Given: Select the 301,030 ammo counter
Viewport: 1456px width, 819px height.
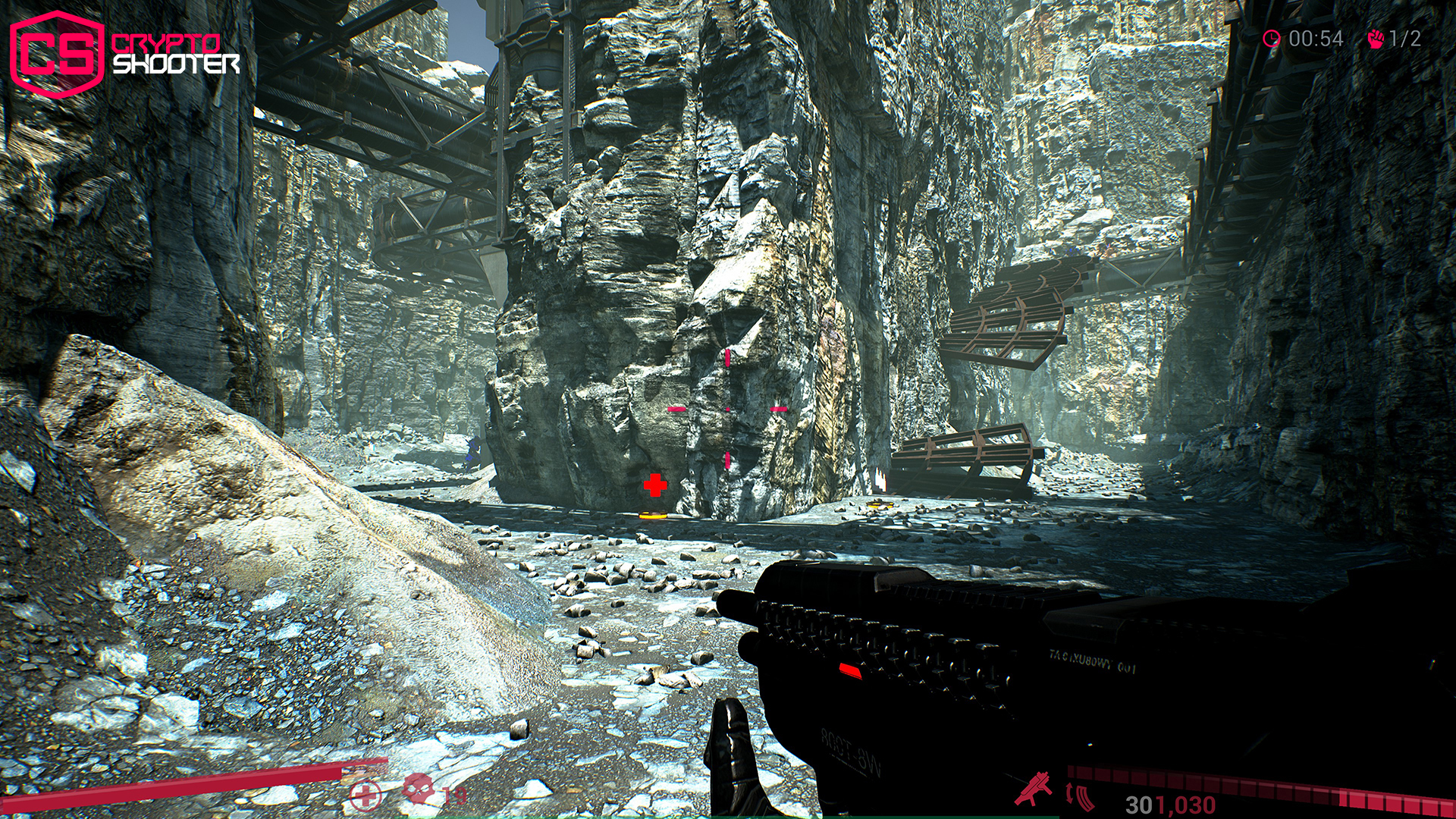Looking at the screenshot, I should [1169, 802].
